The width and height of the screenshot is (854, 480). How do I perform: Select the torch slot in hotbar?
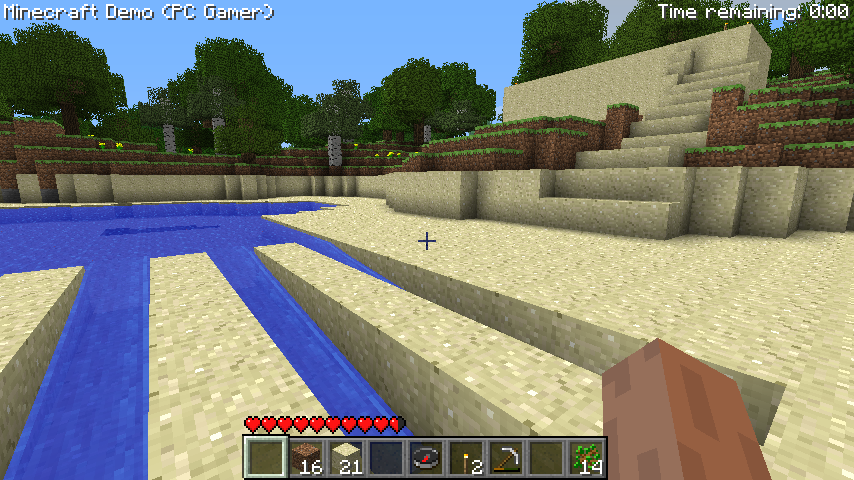coord(465,459)
